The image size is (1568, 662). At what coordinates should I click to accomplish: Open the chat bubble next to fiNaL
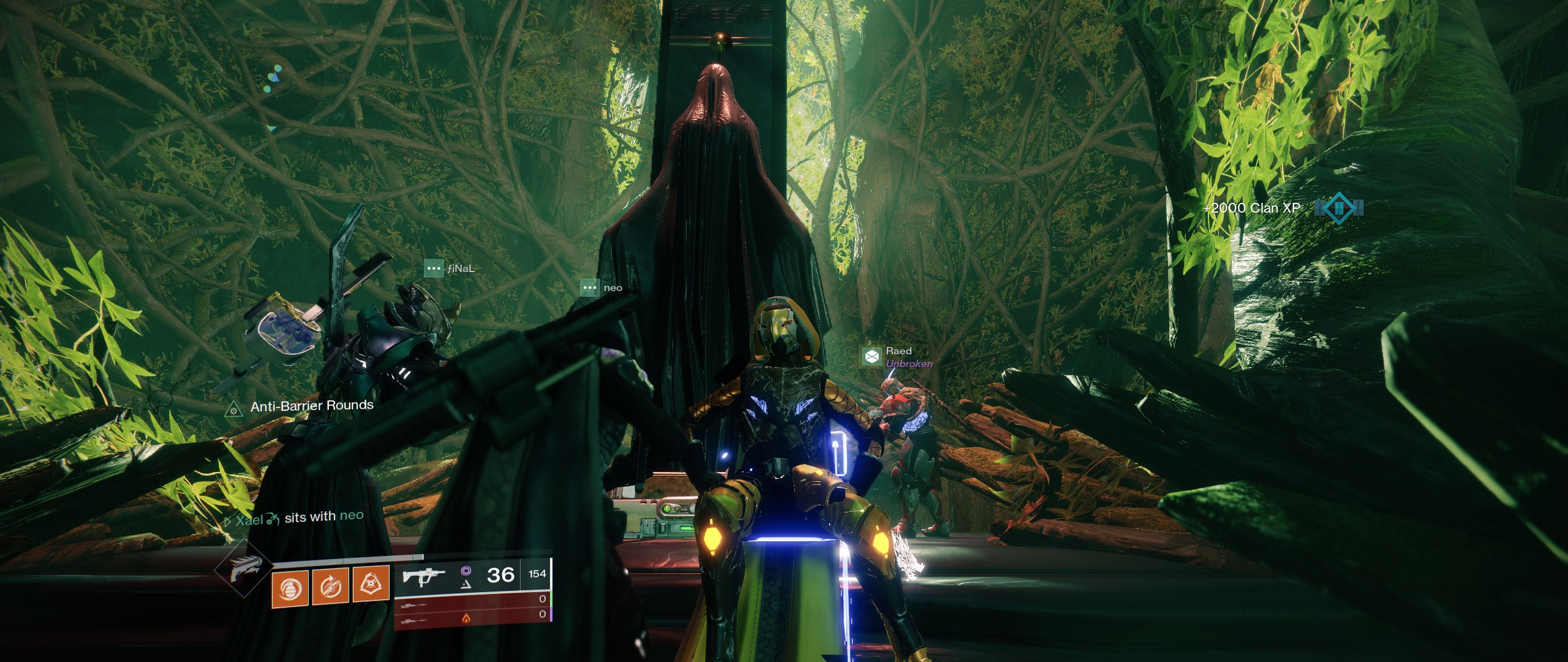click(434, 268)
